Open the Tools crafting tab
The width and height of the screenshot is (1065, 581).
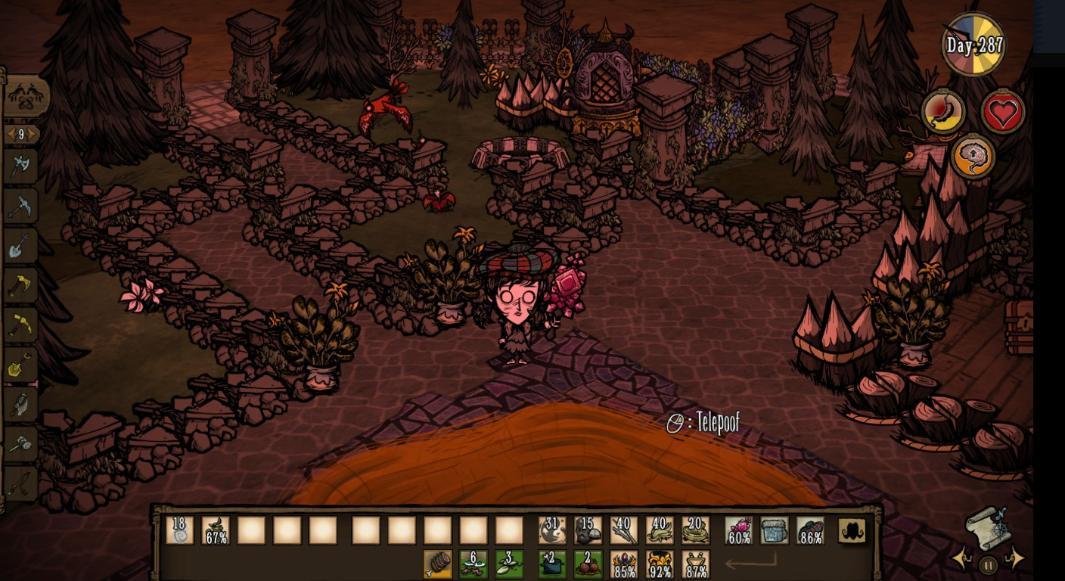pos(27,97)
